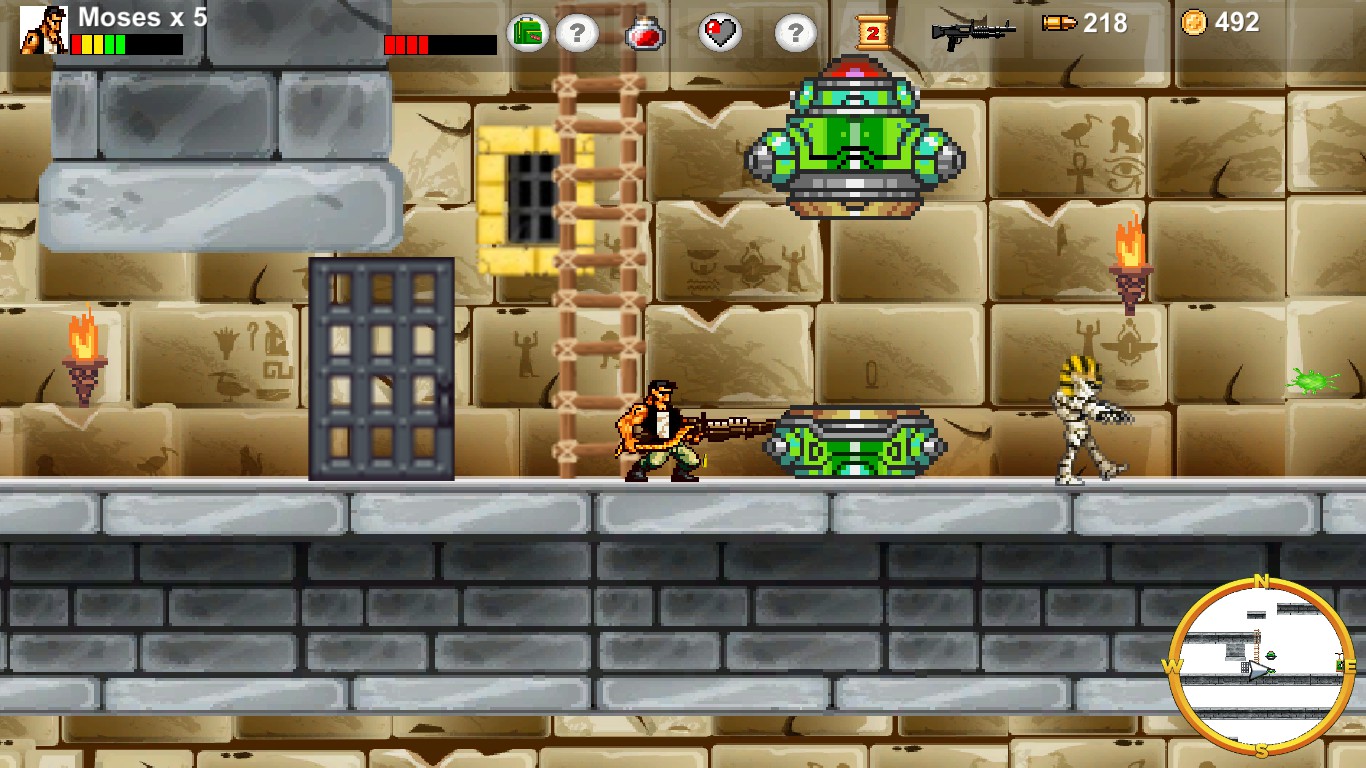
Task: Click the barred prison door
Action: (x=382, y=372)
